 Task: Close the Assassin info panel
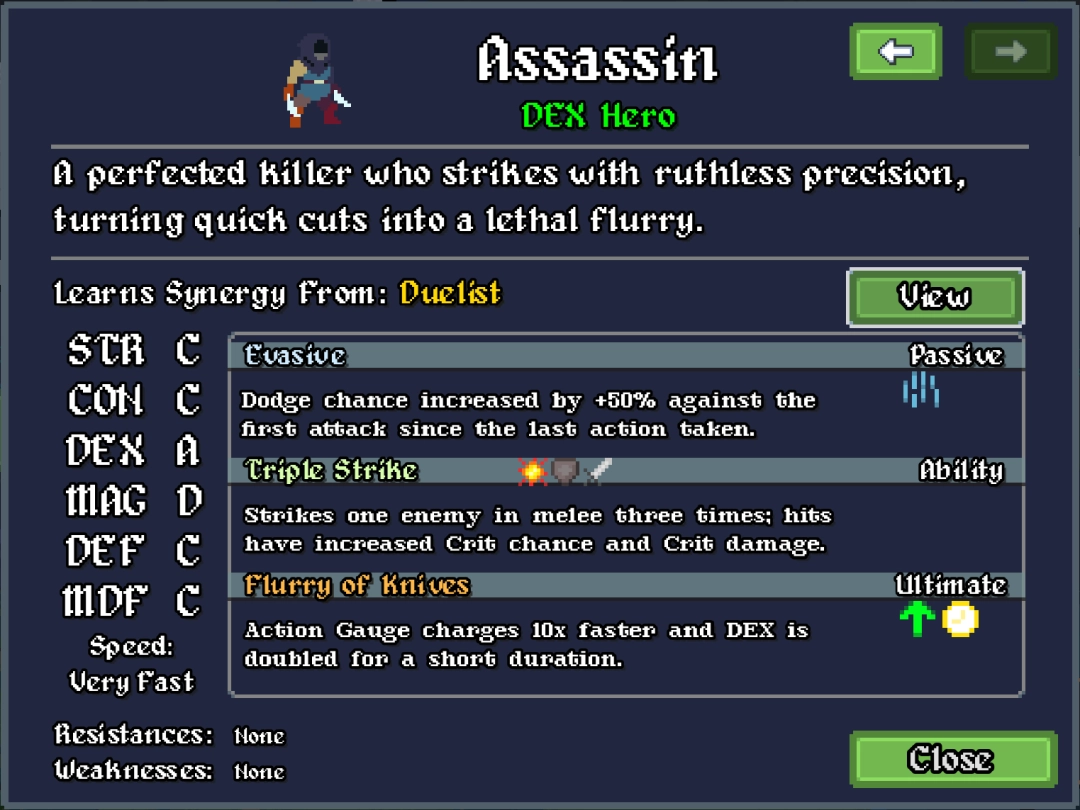(x=952, y=759)
